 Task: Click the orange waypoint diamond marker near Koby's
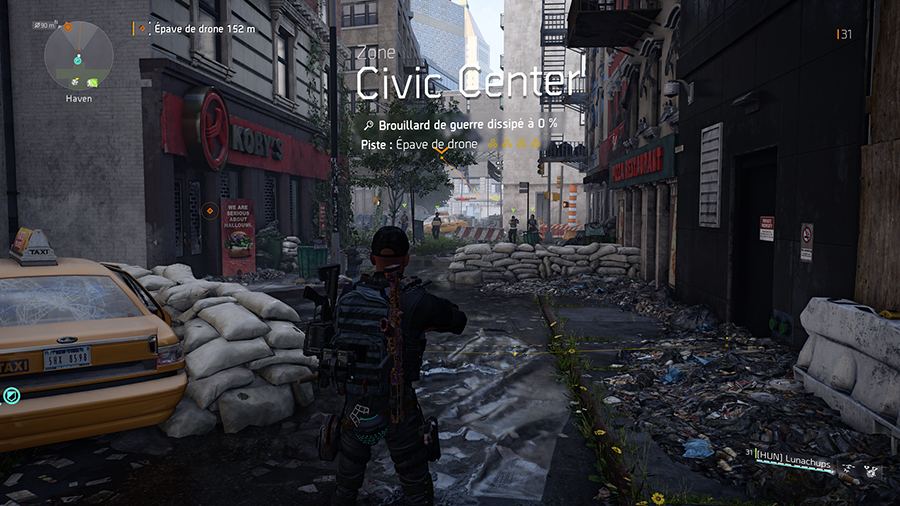pos(208,211)
